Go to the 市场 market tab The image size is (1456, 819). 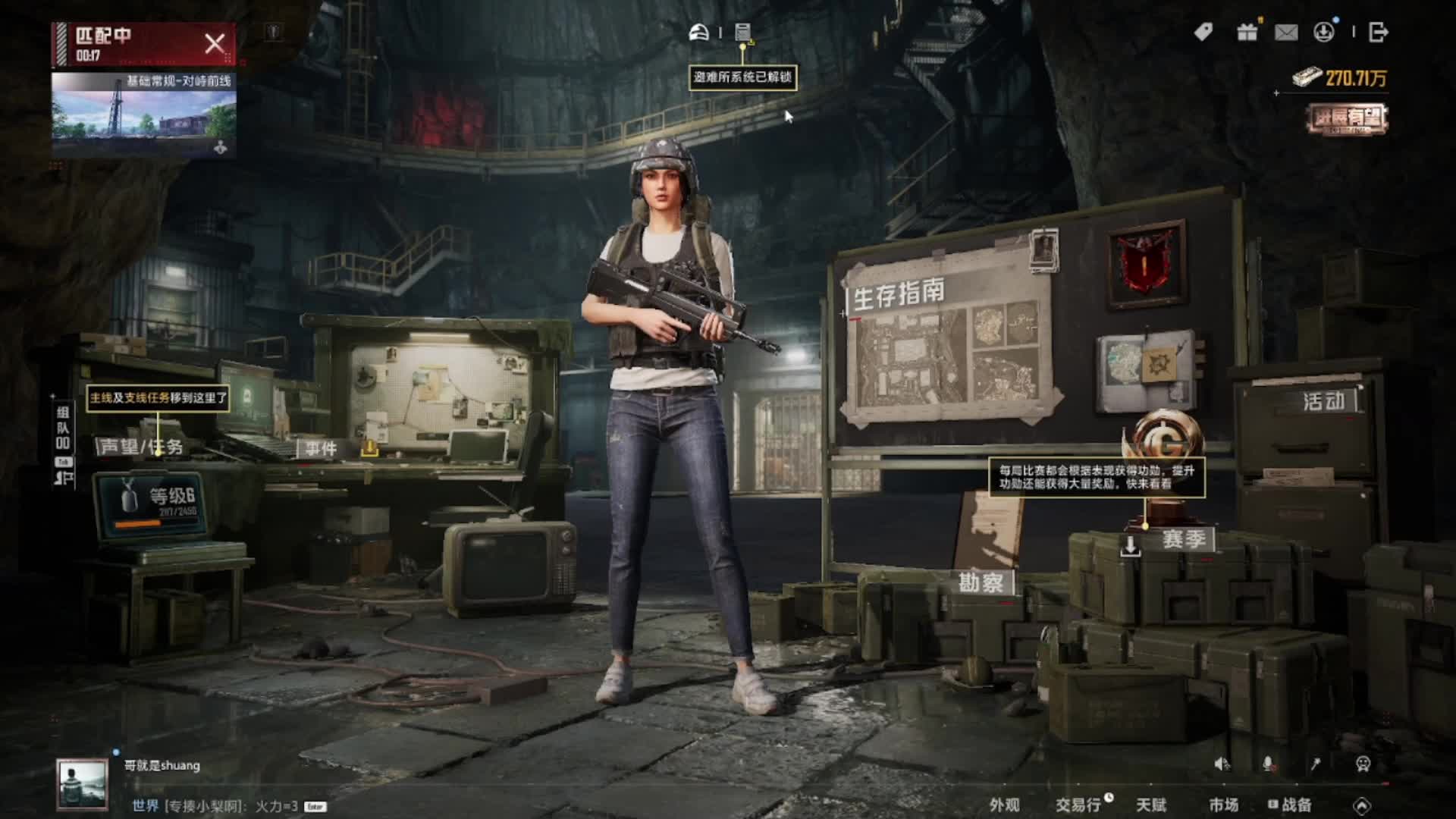[x=1223, y=805]
